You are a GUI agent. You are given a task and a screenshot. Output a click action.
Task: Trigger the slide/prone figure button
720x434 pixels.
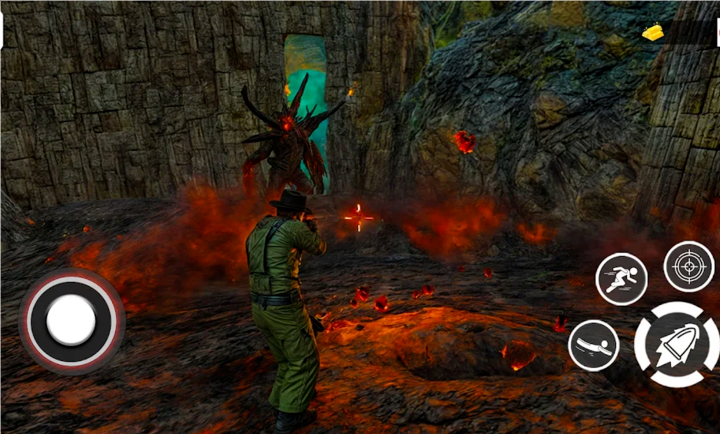[593, 345]
